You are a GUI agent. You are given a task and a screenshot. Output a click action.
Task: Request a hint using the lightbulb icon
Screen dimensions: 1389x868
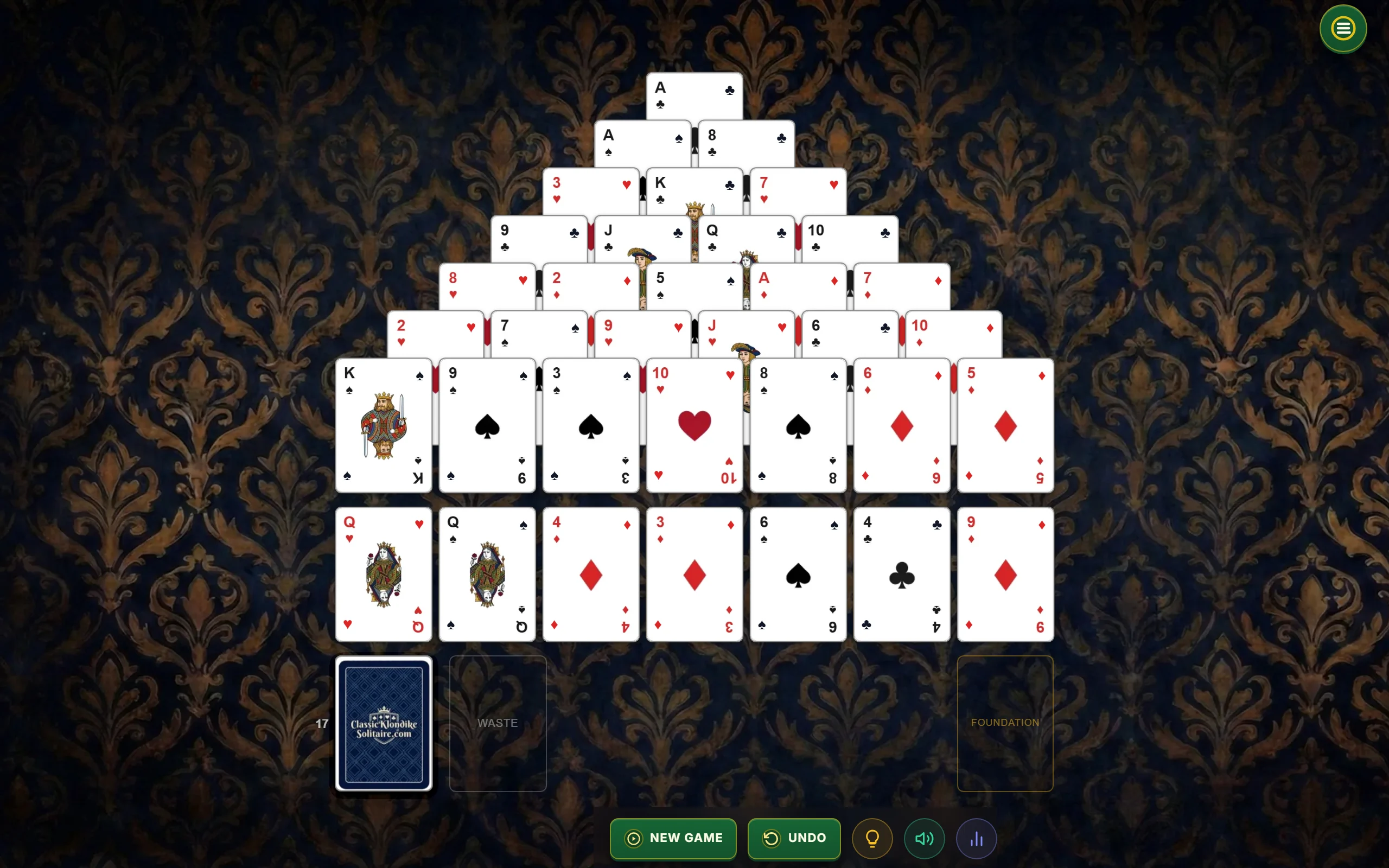(872, 838)
